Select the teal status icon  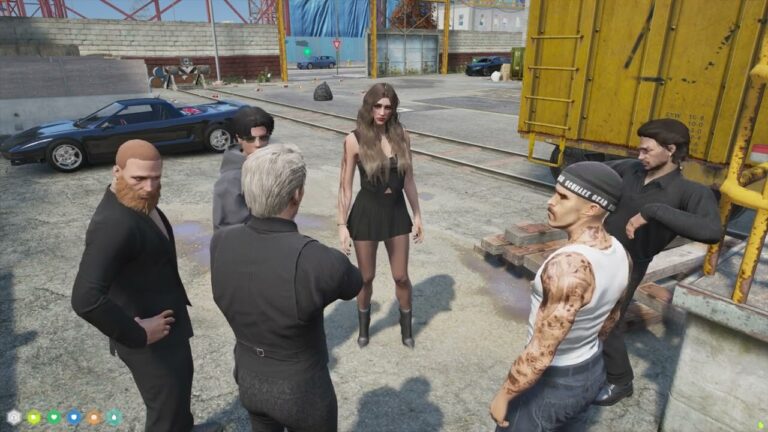point(114,417)
